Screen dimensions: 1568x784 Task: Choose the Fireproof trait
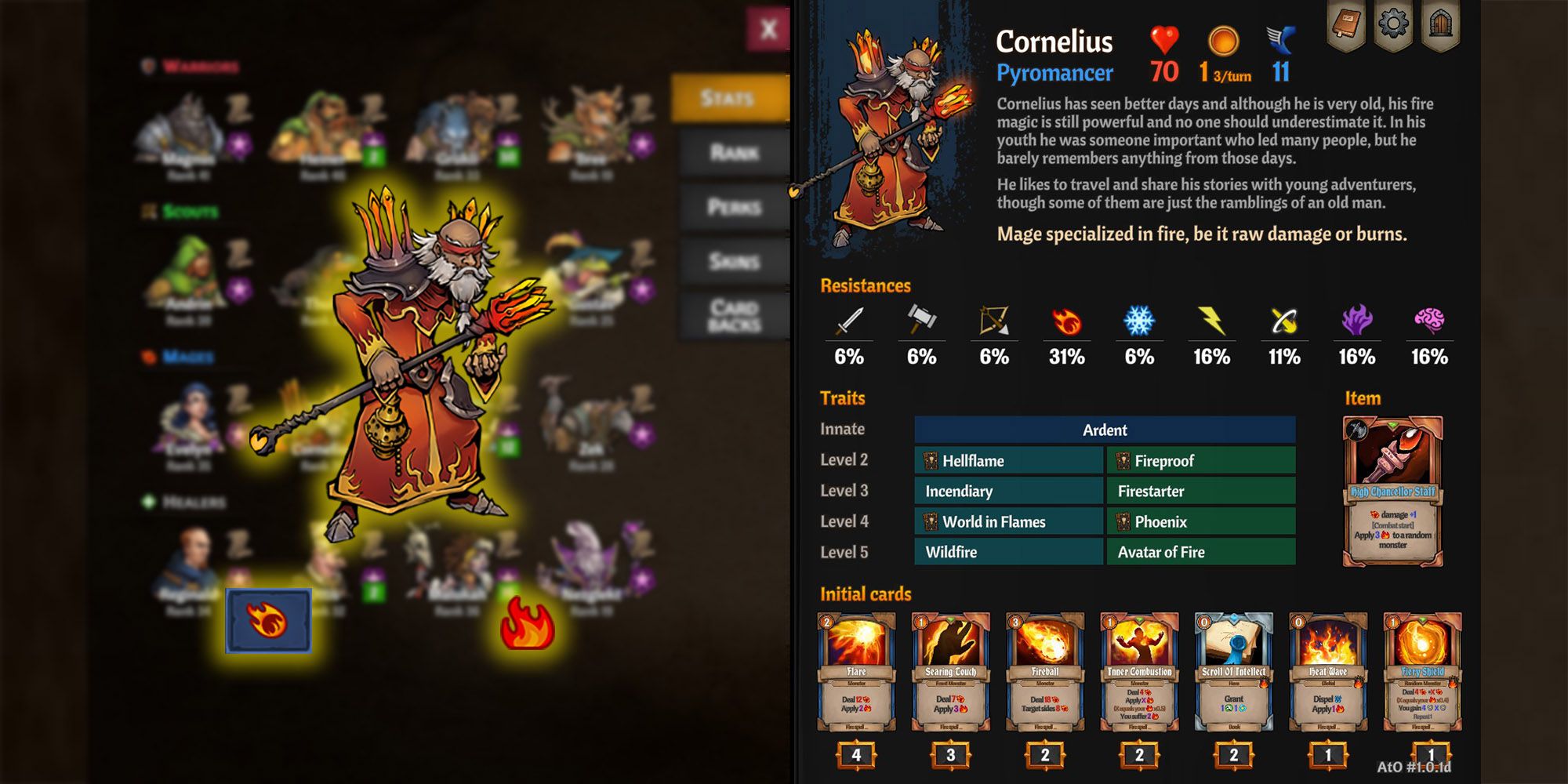click(1201, 461)
